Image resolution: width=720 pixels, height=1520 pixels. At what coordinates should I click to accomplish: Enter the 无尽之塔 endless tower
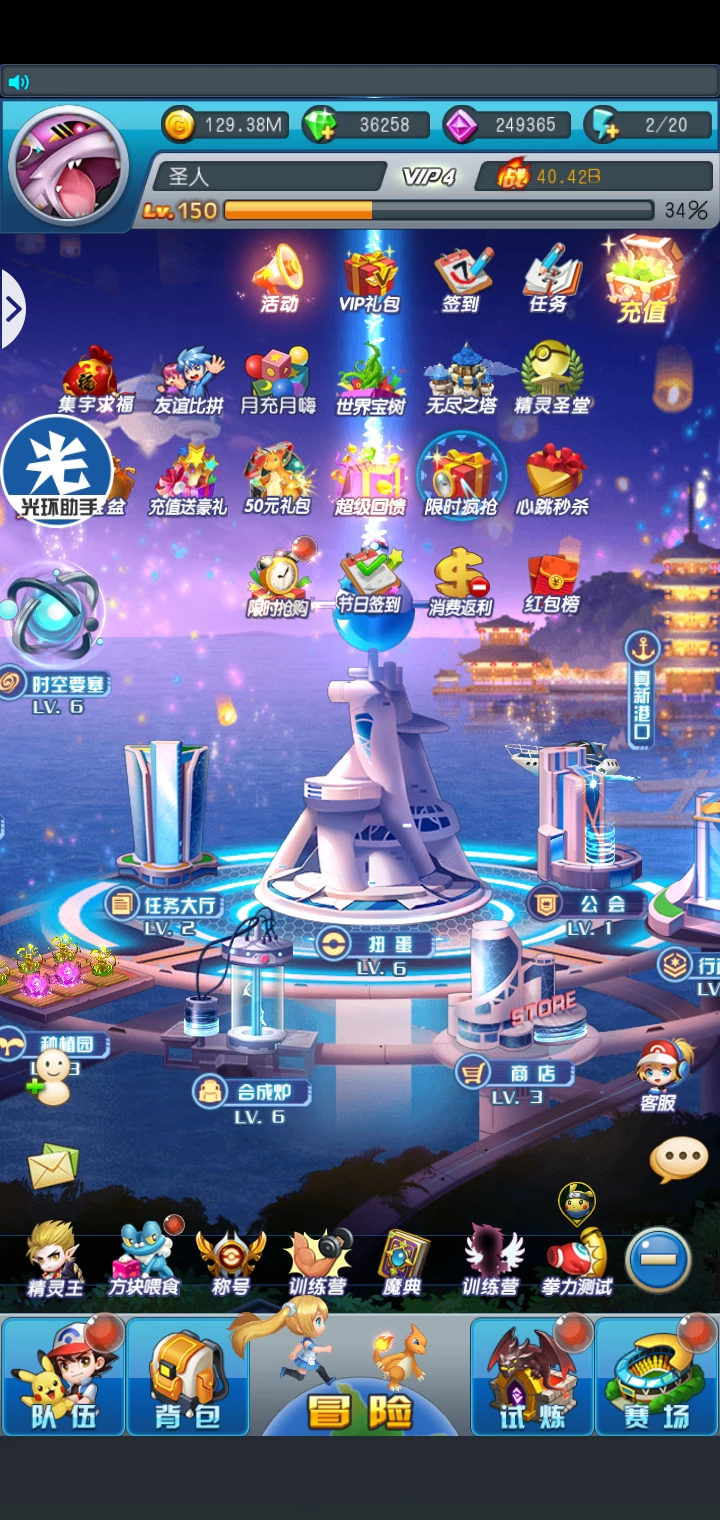[x=461, y=379]
